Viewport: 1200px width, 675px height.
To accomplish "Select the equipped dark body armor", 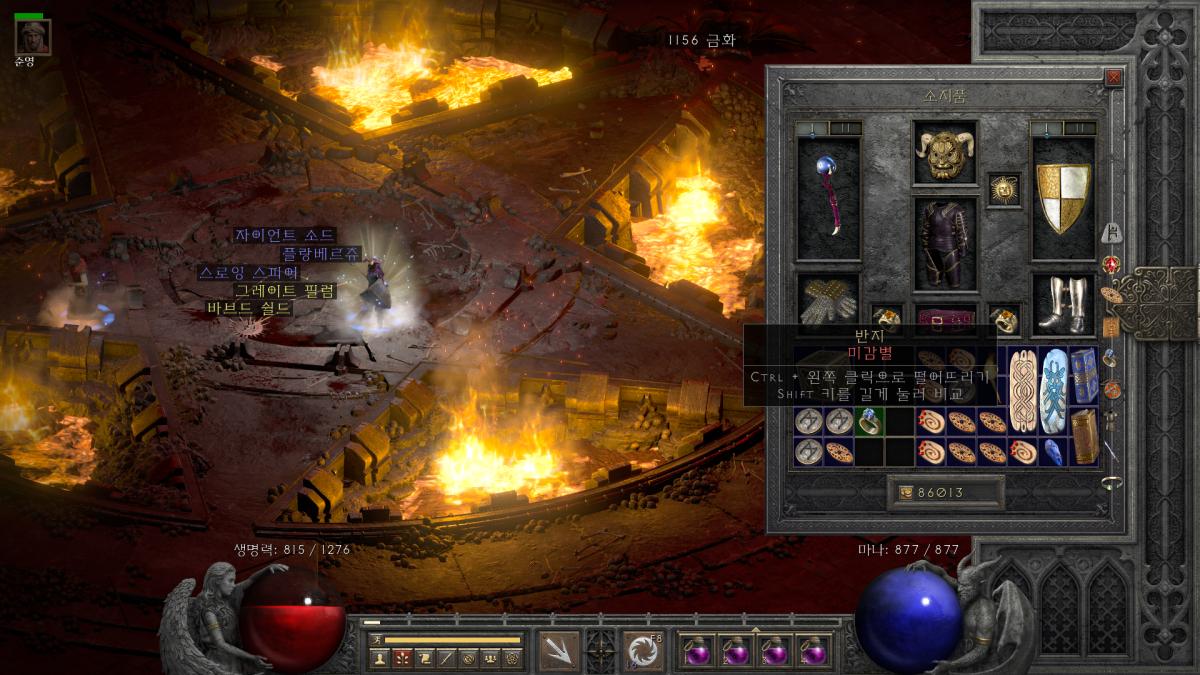I will click(x=944, y=243).
